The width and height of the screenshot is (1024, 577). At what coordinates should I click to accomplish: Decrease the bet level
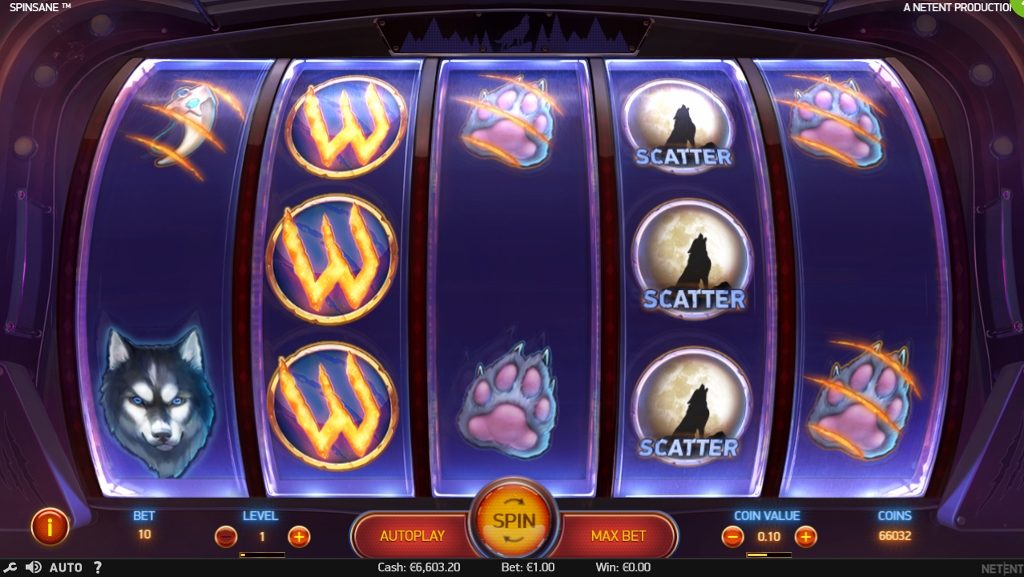tap(227, 536)
